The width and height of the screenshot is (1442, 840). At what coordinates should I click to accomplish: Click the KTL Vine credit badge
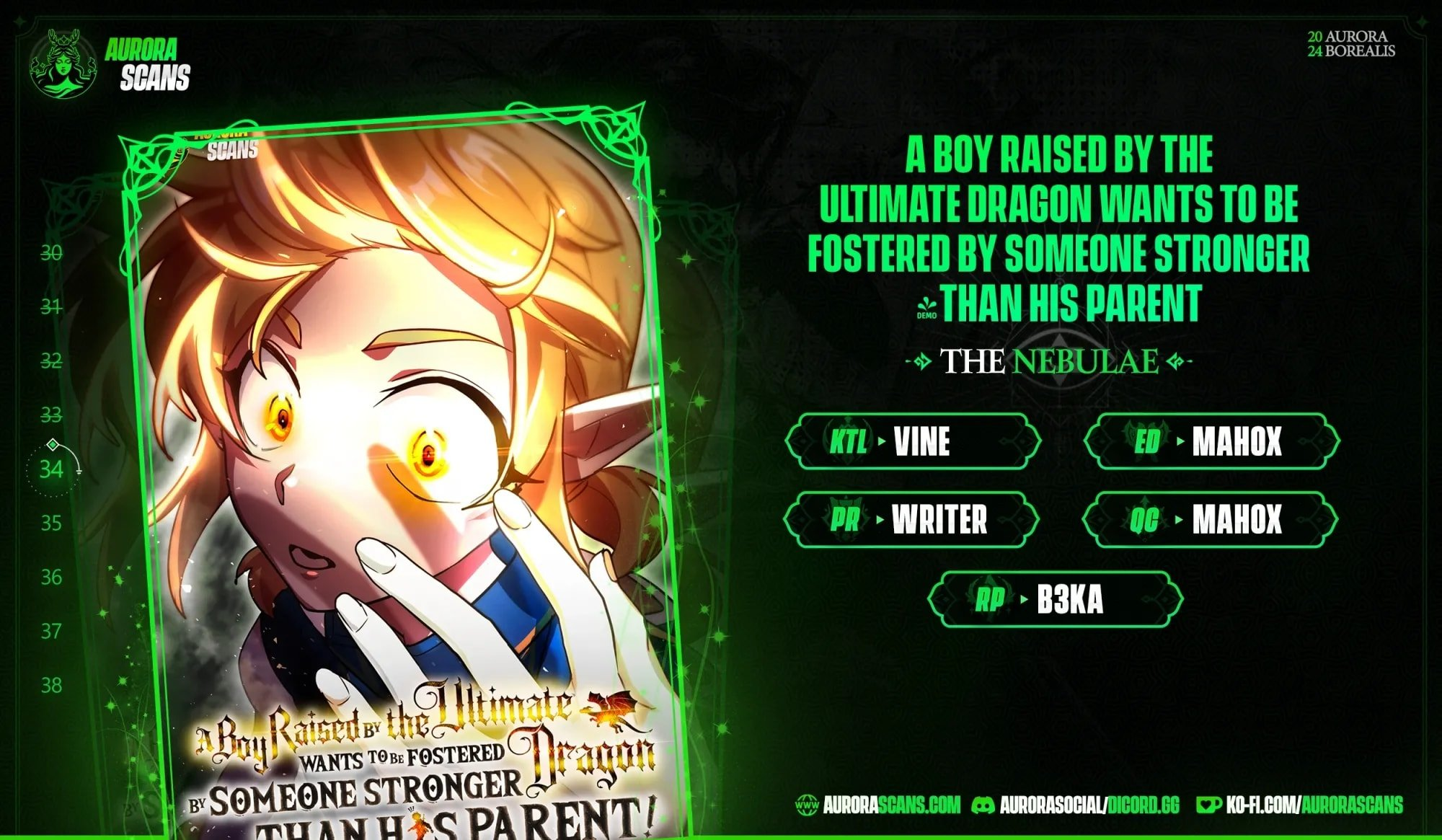coord(913,441)
